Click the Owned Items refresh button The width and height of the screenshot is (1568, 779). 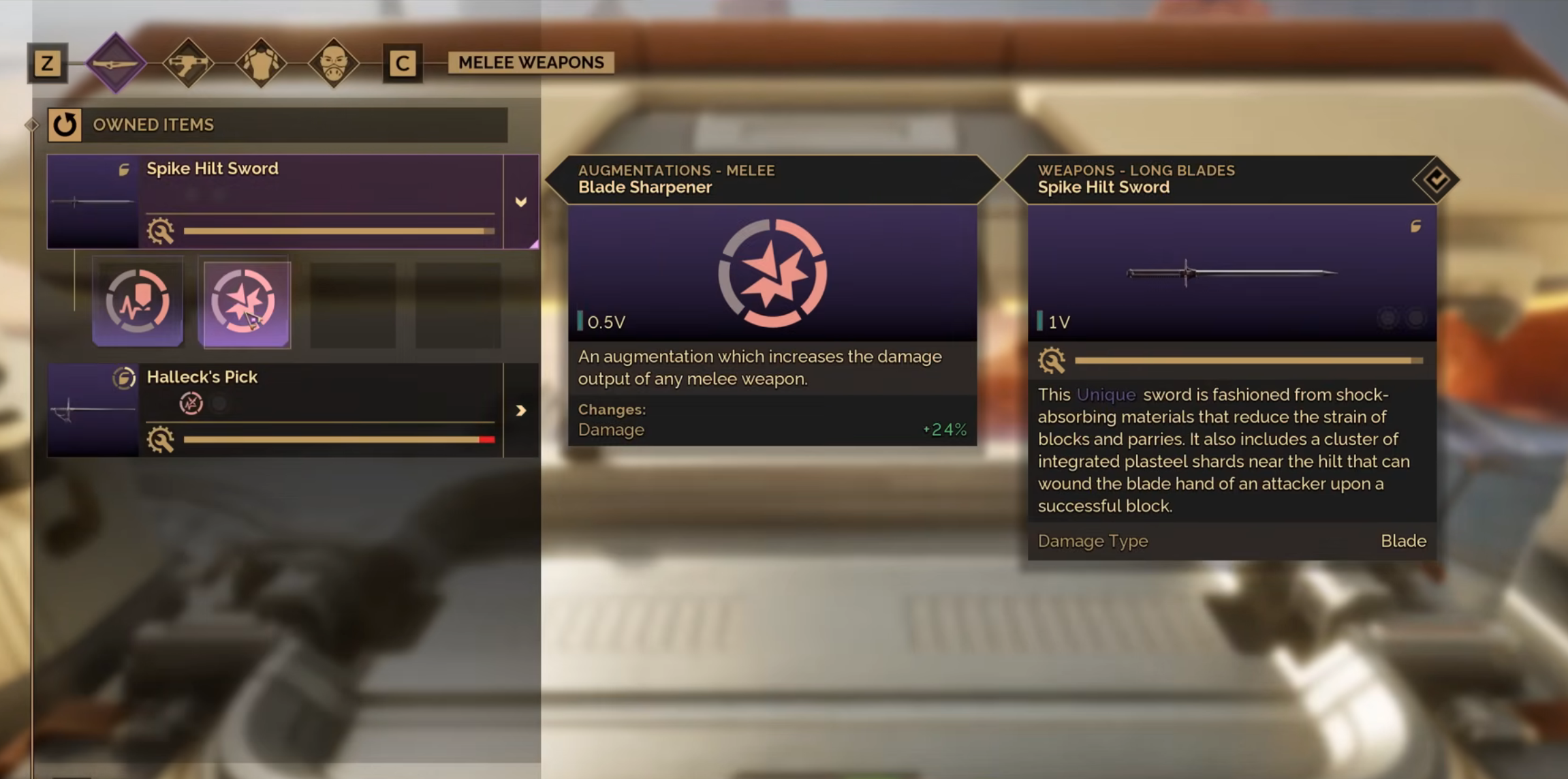point(65,125)
